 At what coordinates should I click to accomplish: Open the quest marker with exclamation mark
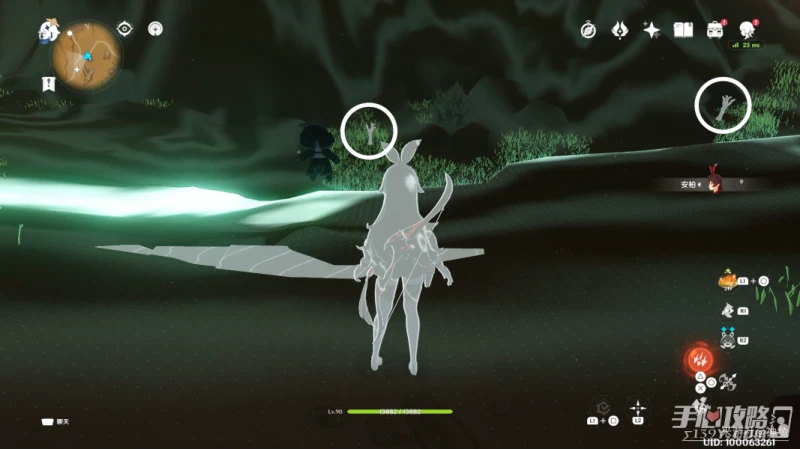(x=47, y=83)
